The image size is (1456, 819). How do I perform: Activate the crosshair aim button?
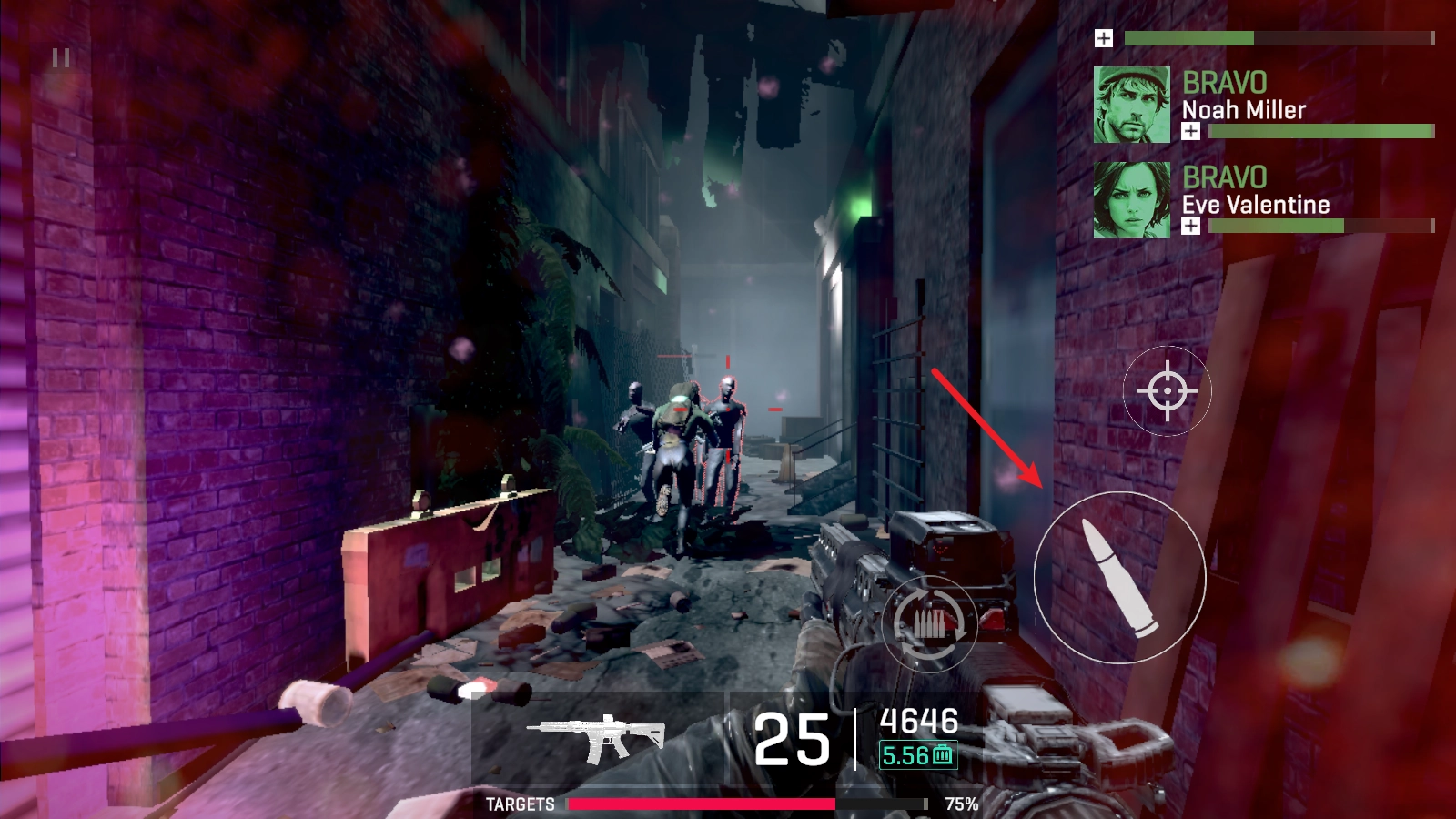pyautogui.click(x=1168, y=391)
